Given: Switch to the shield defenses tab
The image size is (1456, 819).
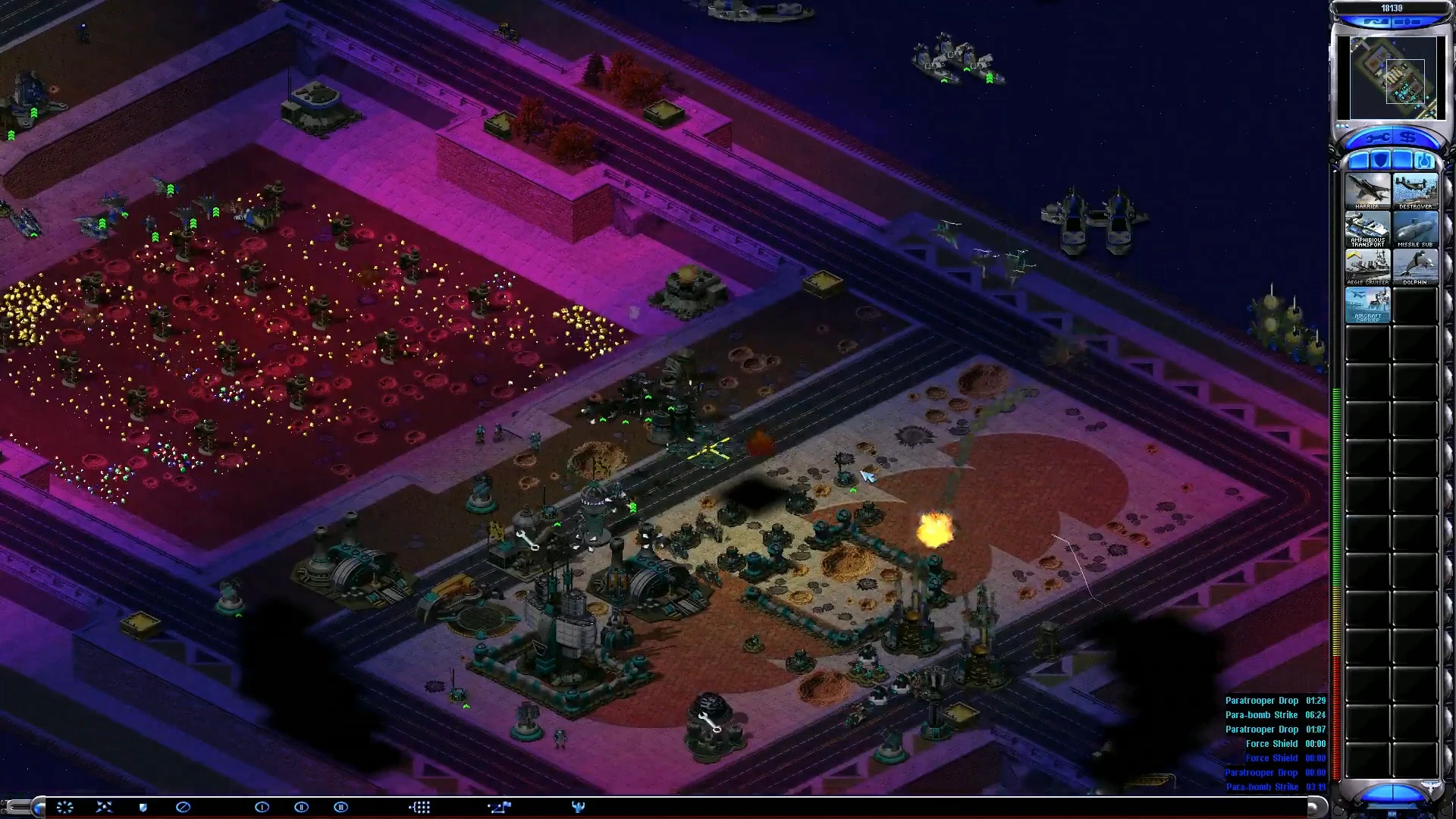Looking at the screenshot, I should [x=1380, y=160].
